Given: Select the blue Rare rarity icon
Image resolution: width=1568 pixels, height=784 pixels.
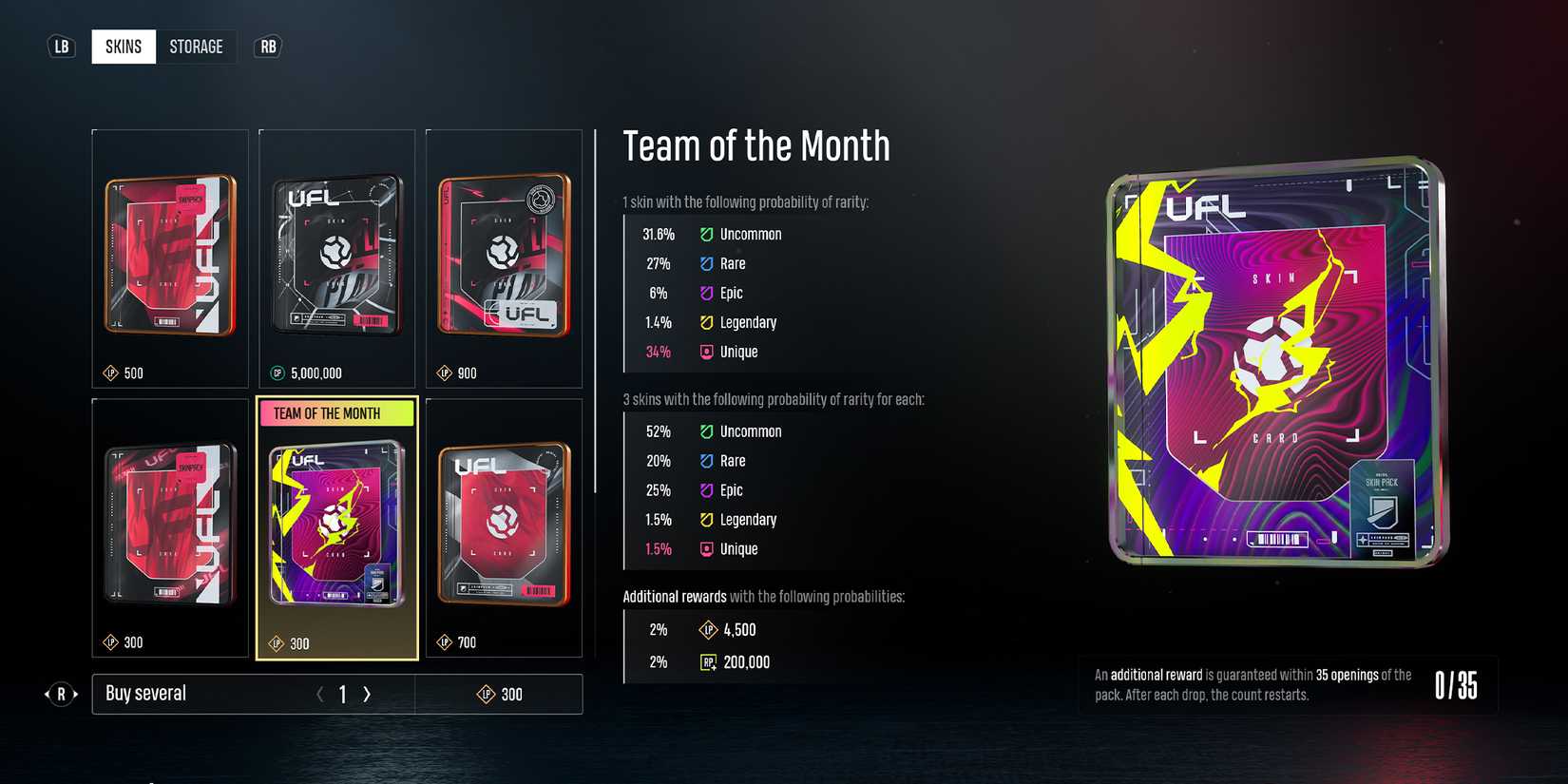Looking at the screenshot, I should (x=706, y=263).
